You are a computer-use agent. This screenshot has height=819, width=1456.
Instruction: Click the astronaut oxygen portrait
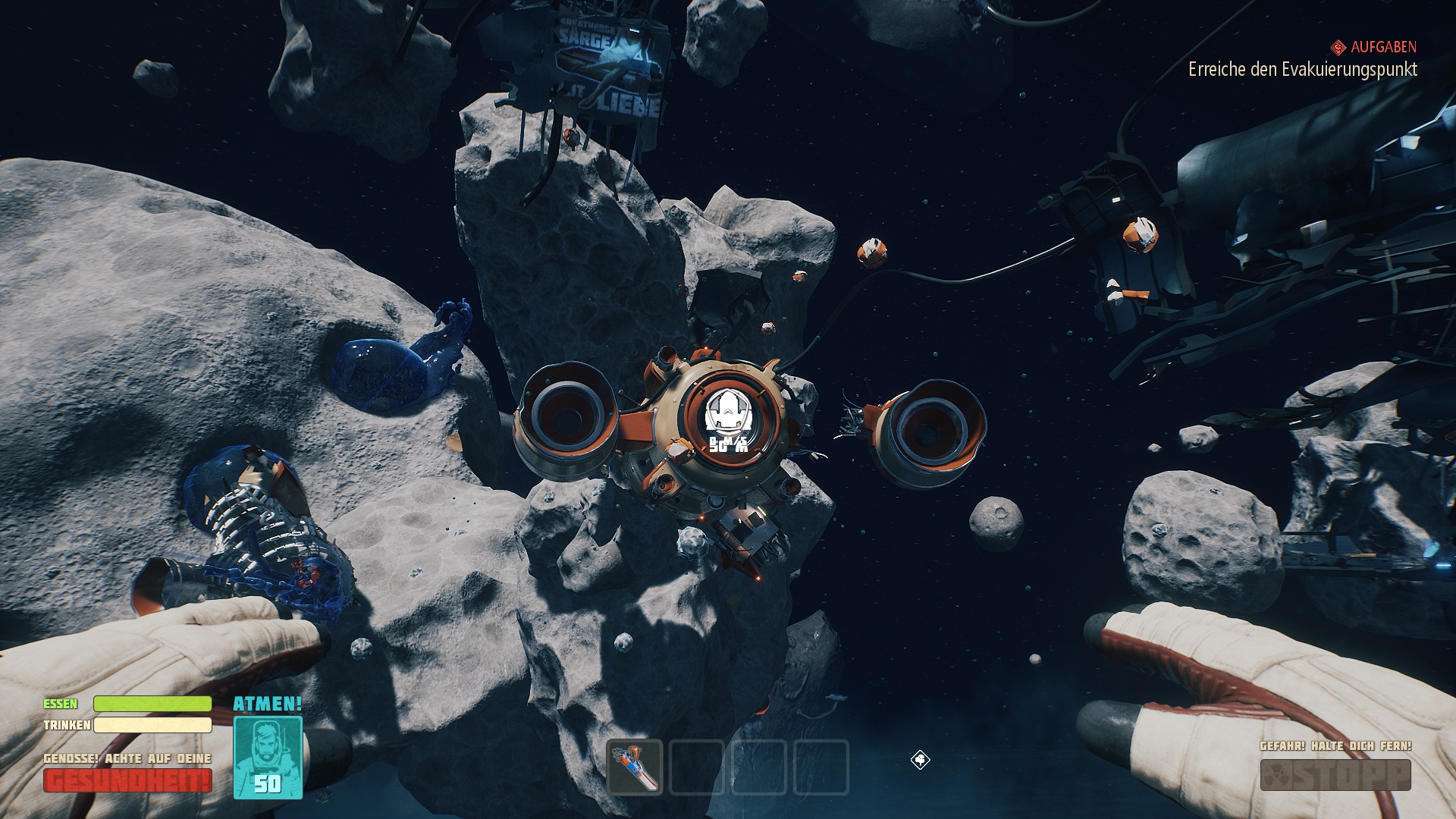pyautogui.click(x=268, y=757)
